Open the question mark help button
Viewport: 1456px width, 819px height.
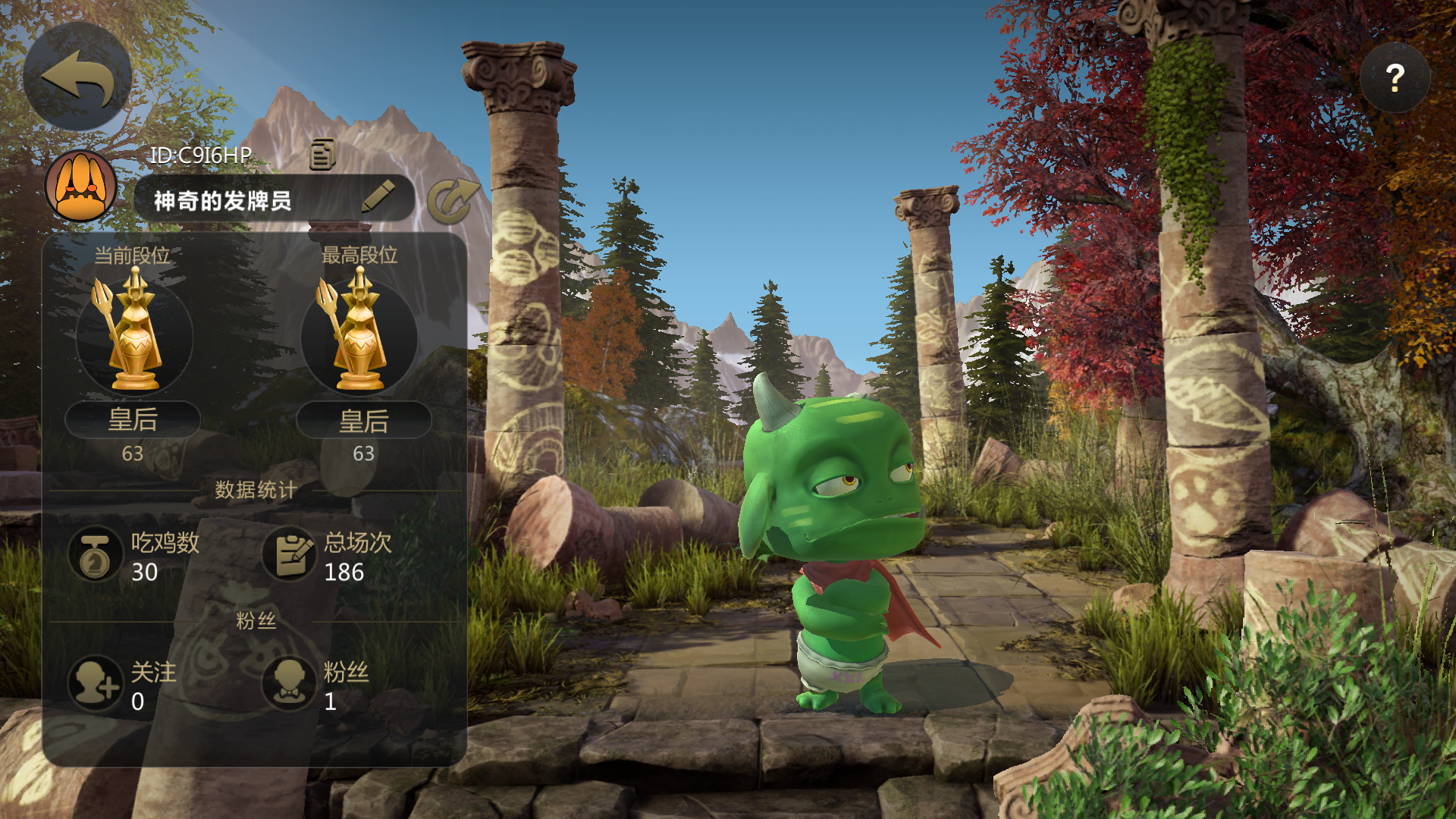[1394, 78]
